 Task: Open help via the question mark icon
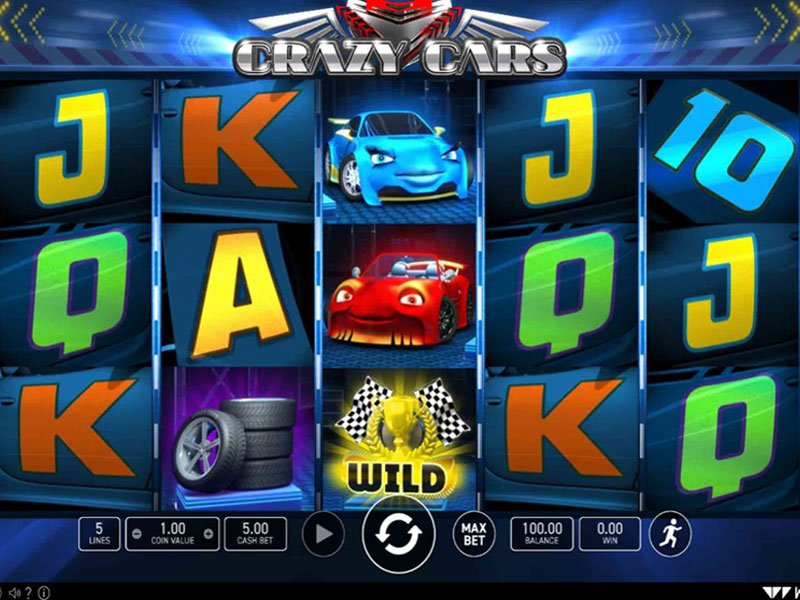point(29,591)
